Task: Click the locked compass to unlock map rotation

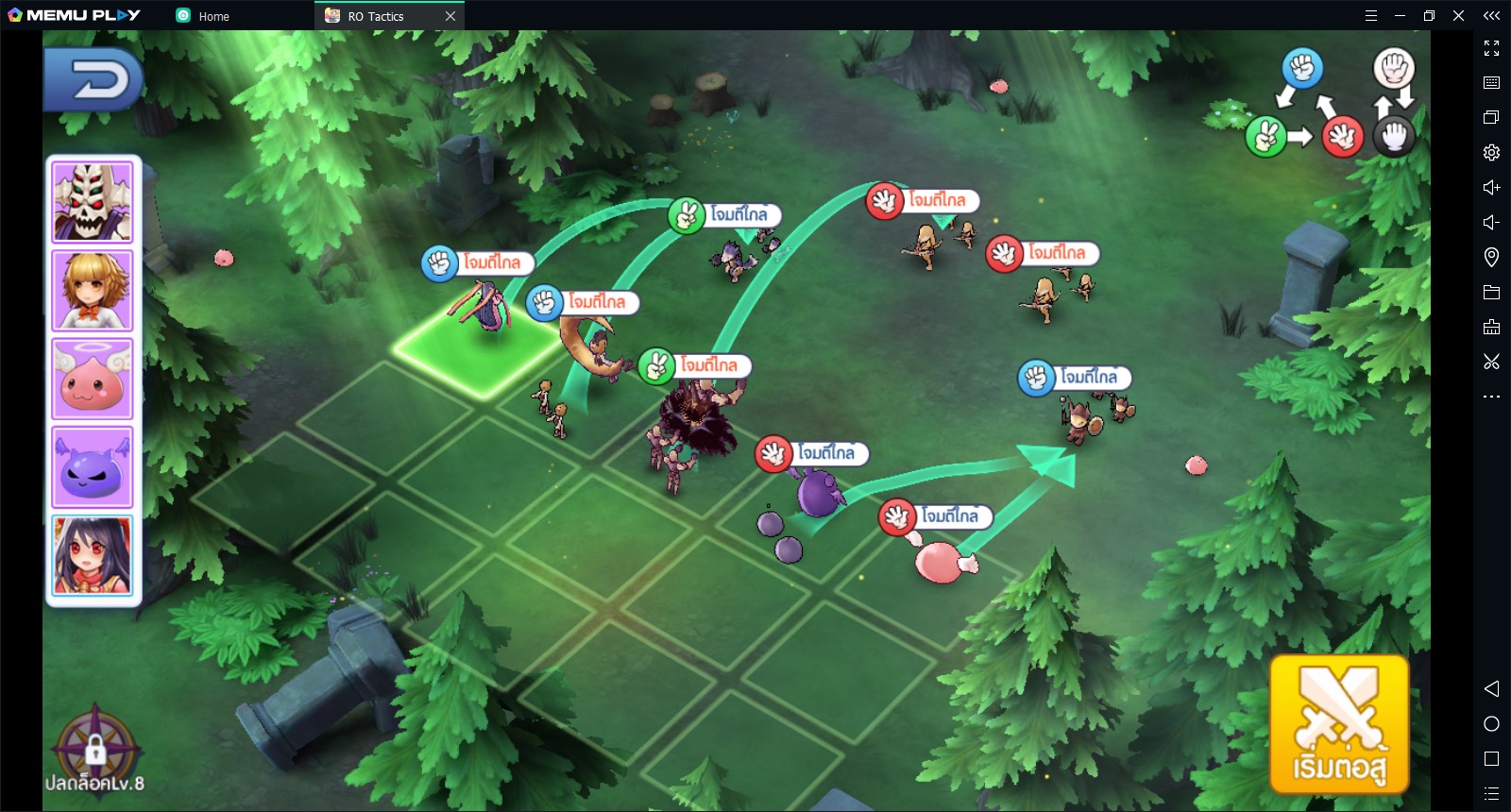Action: [x=94, y=749]
